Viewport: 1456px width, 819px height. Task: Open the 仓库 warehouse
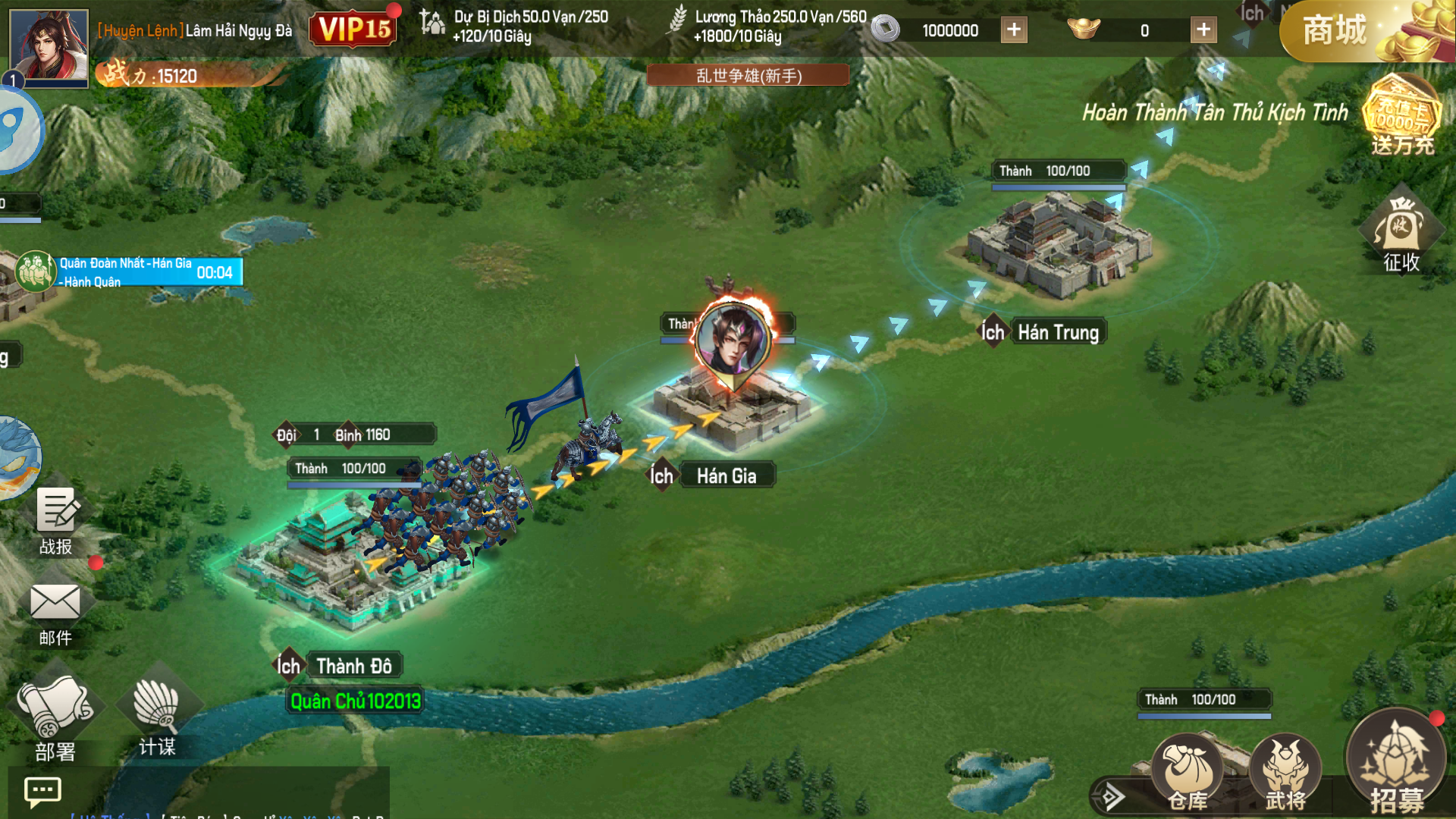1188,773
